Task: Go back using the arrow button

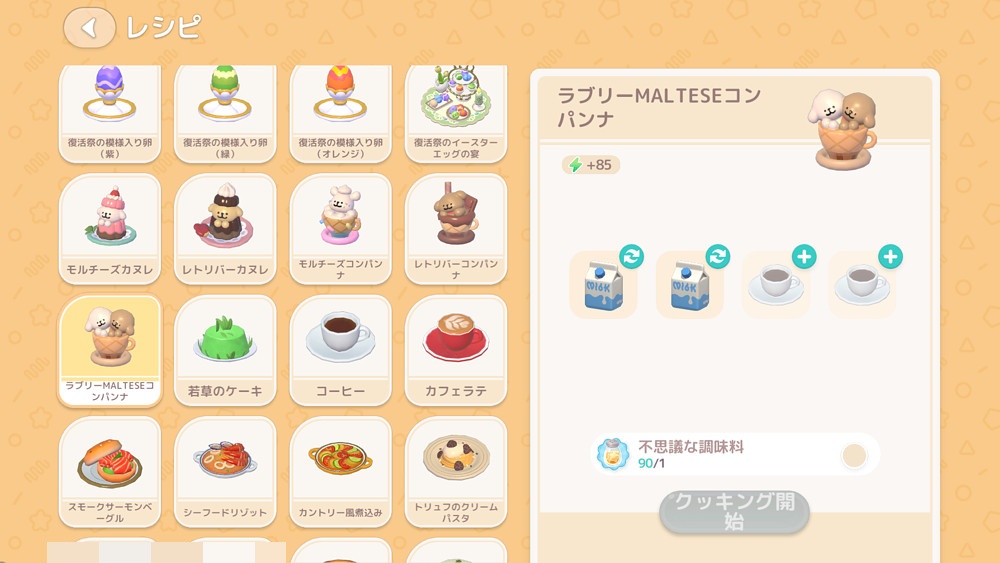Action: coord(89,28)
